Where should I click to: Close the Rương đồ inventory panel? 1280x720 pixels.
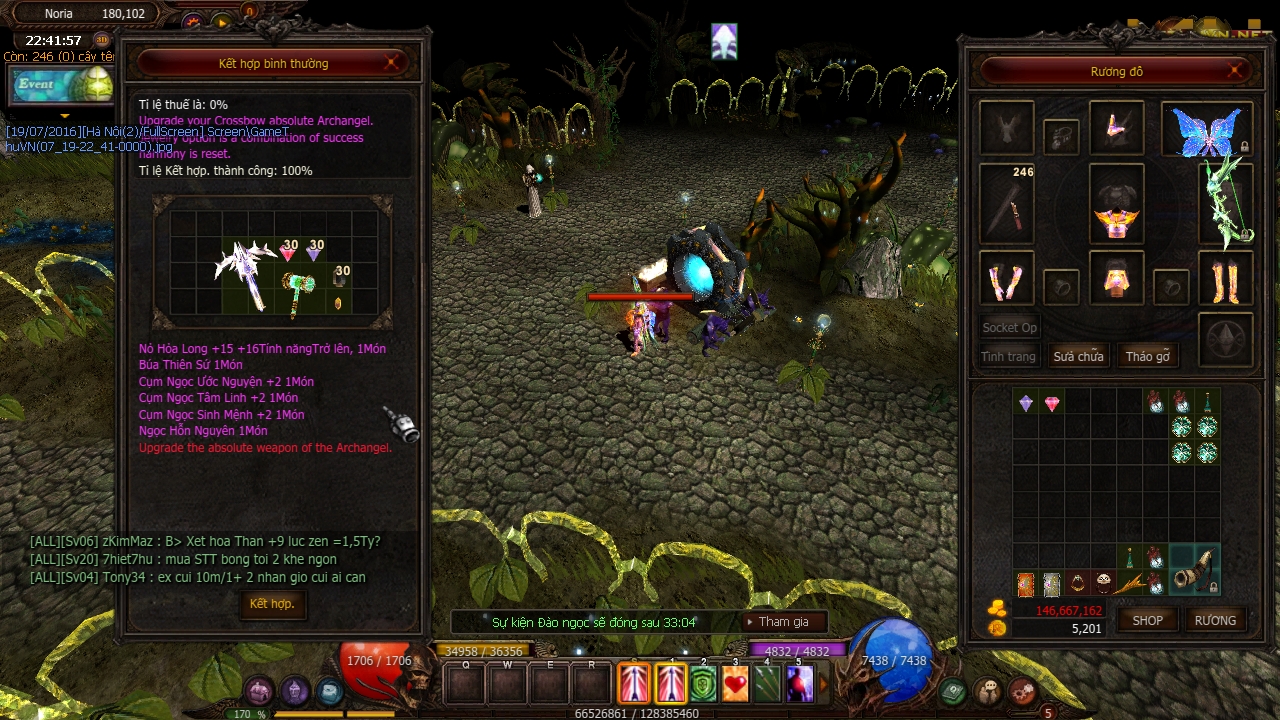pyautogui.click(x=1236, y=71)
